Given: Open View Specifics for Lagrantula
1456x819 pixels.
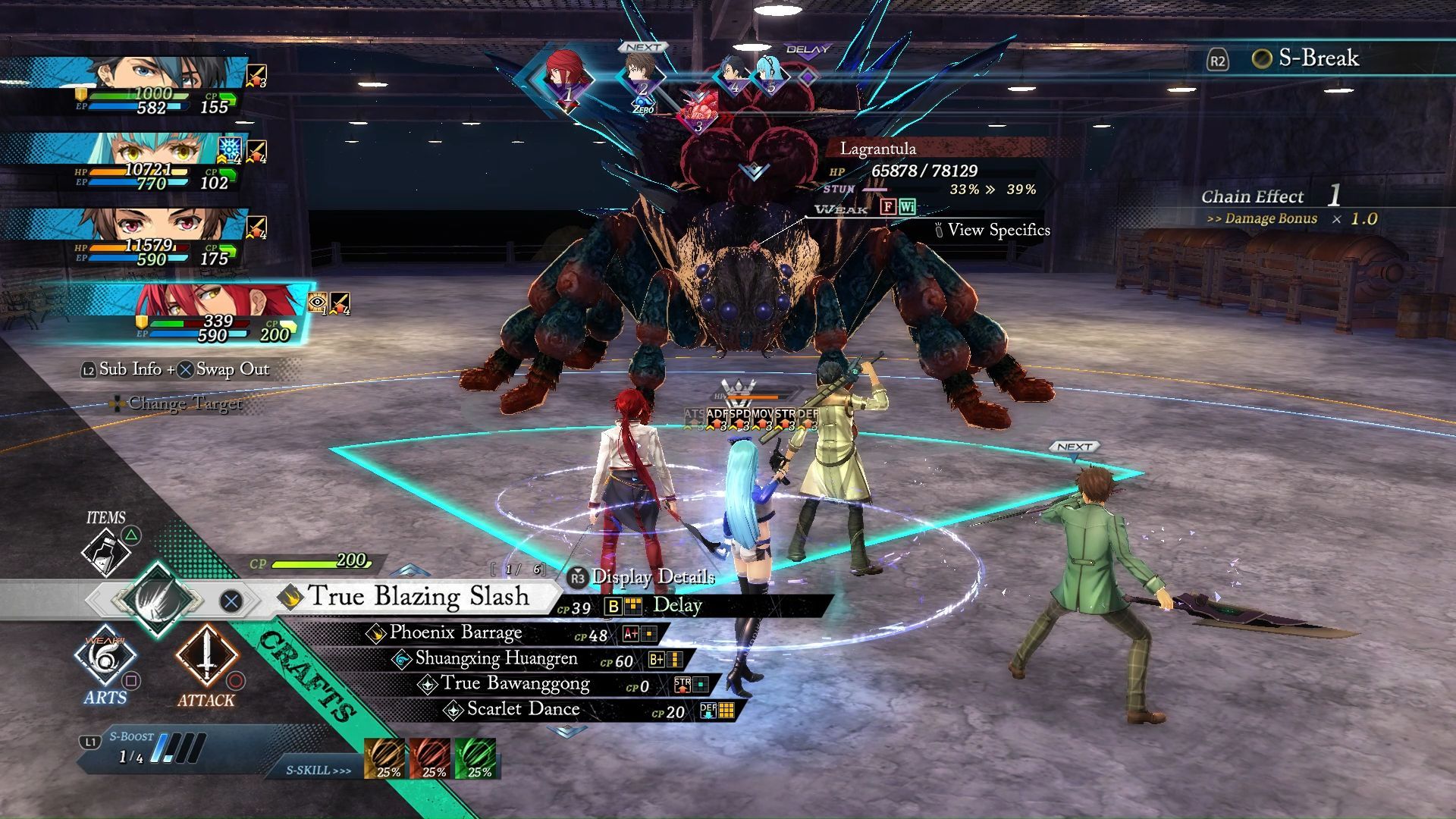Looking at the screenshot, I should [997, 230].
